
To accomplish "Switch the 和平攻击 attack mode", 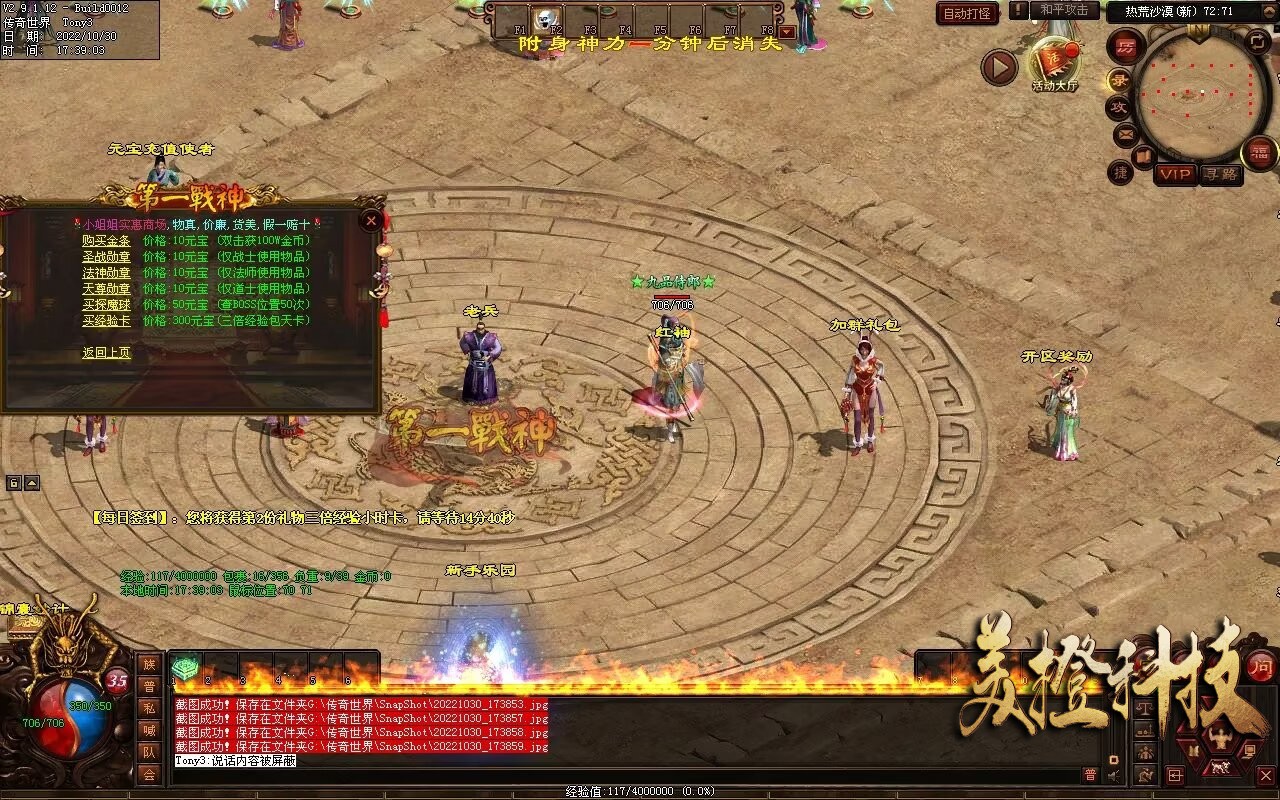I will click(x=1063, y=10).
